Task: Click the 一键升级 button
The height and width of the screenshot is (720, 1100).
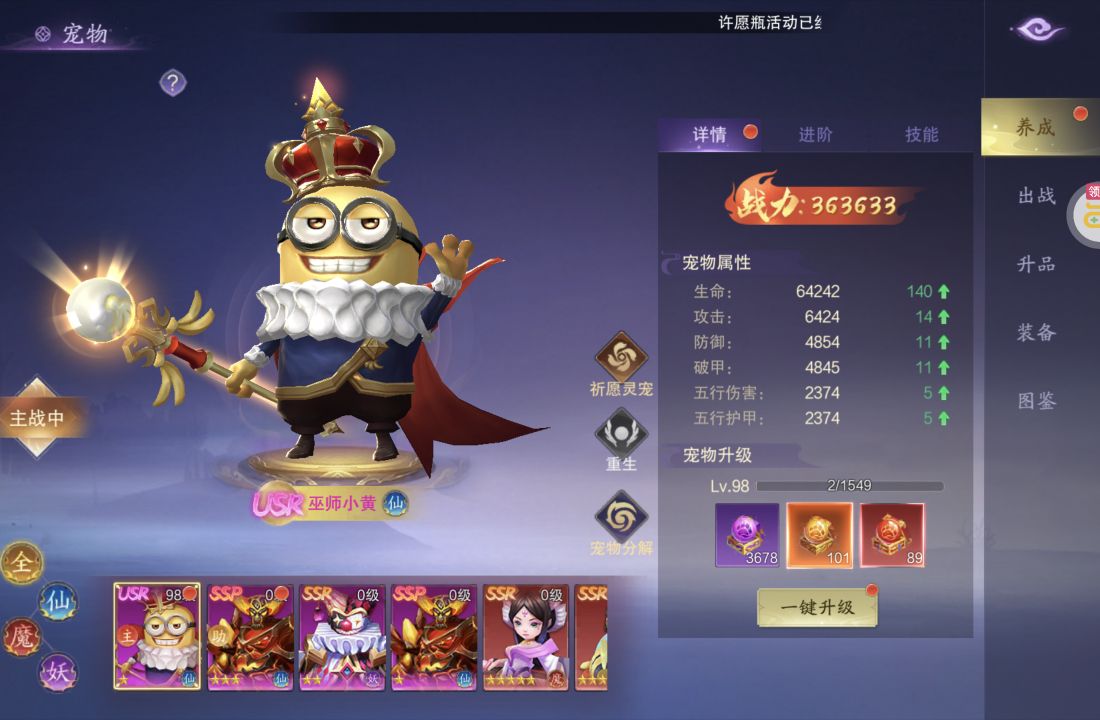Action: 817,607
